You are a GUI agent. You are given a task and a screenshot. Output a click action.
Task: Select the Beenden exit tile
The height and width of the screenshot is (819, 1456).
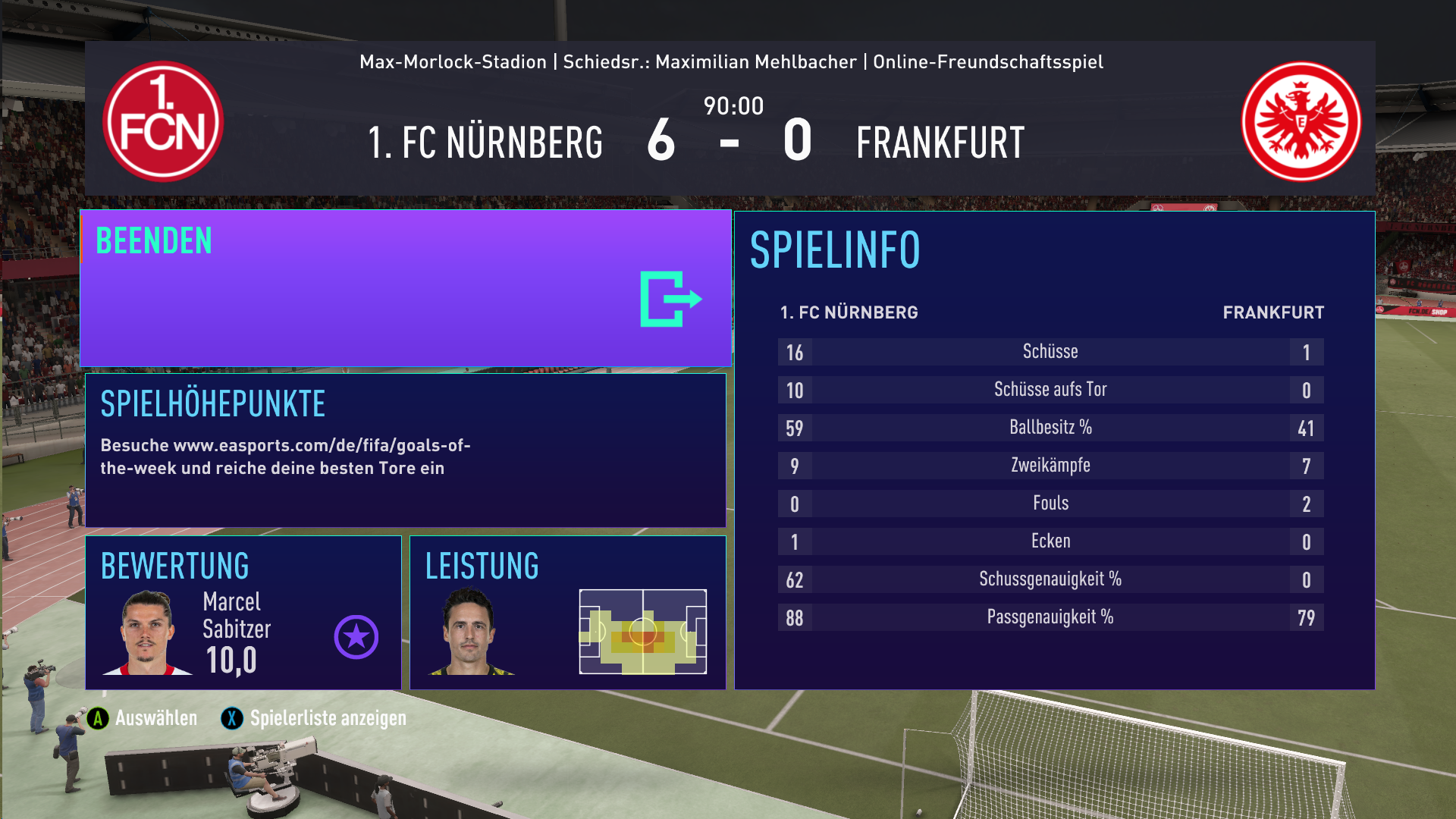(406, 289)
